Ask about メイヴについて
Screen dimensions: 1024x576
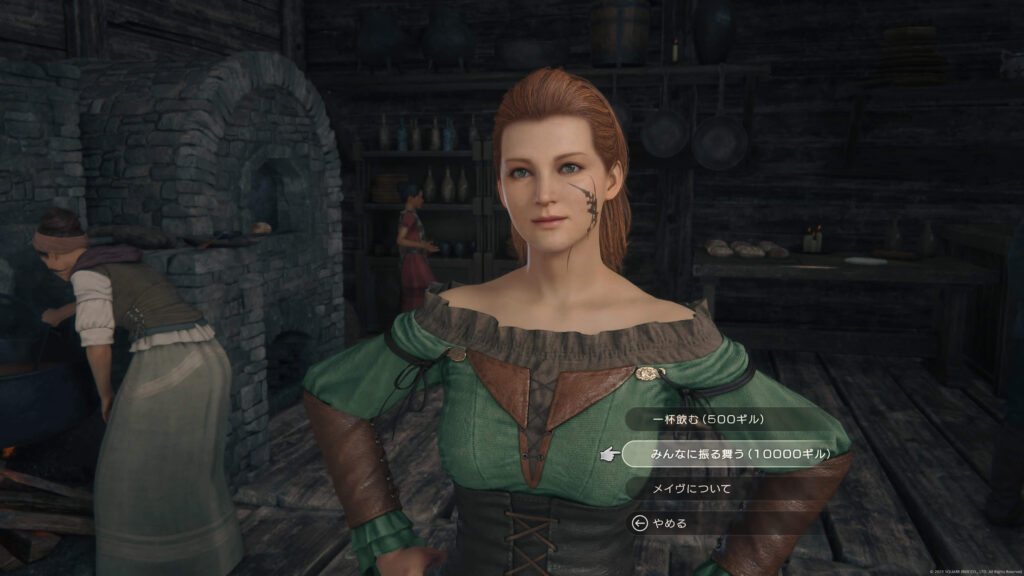[691, 489]
